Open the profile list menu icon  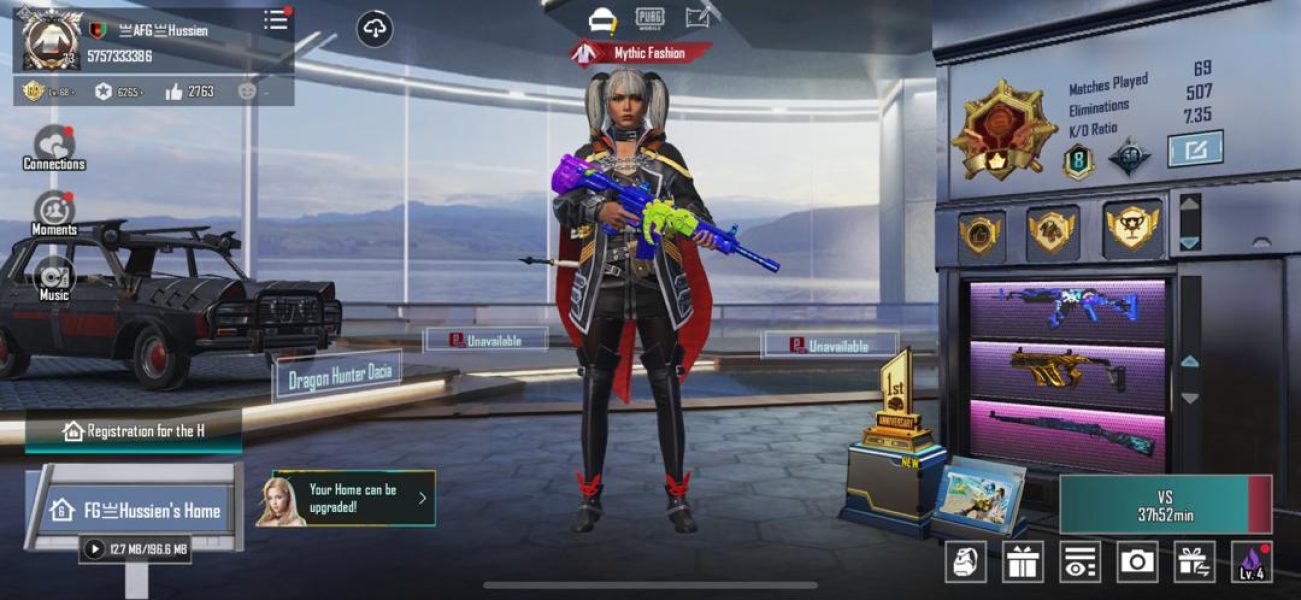click(x=276, y=20)
